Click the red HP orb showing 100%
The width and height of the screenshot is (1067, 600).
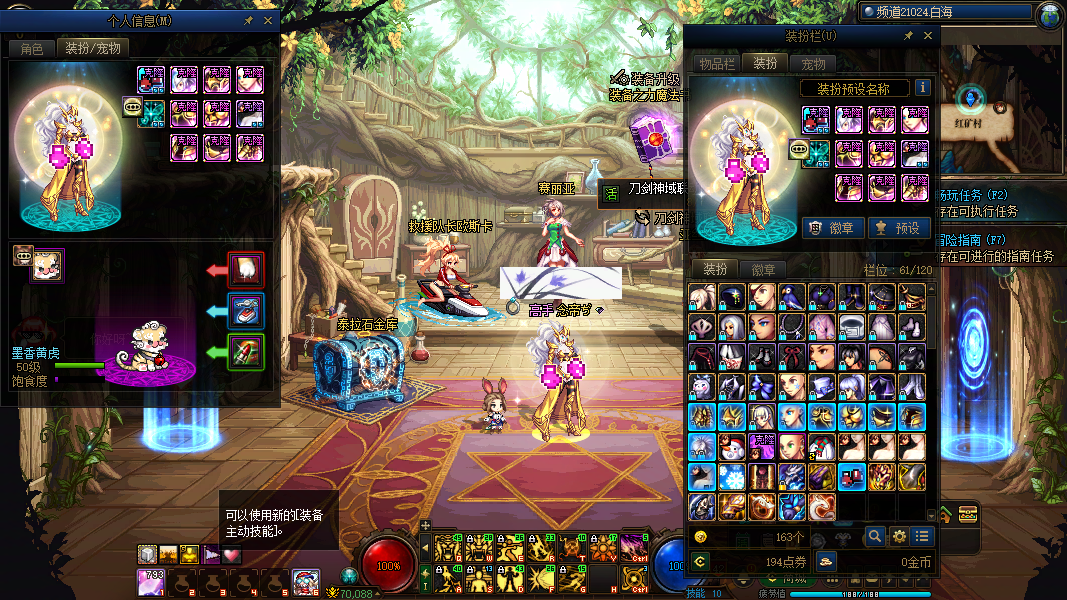click(388, 565)
